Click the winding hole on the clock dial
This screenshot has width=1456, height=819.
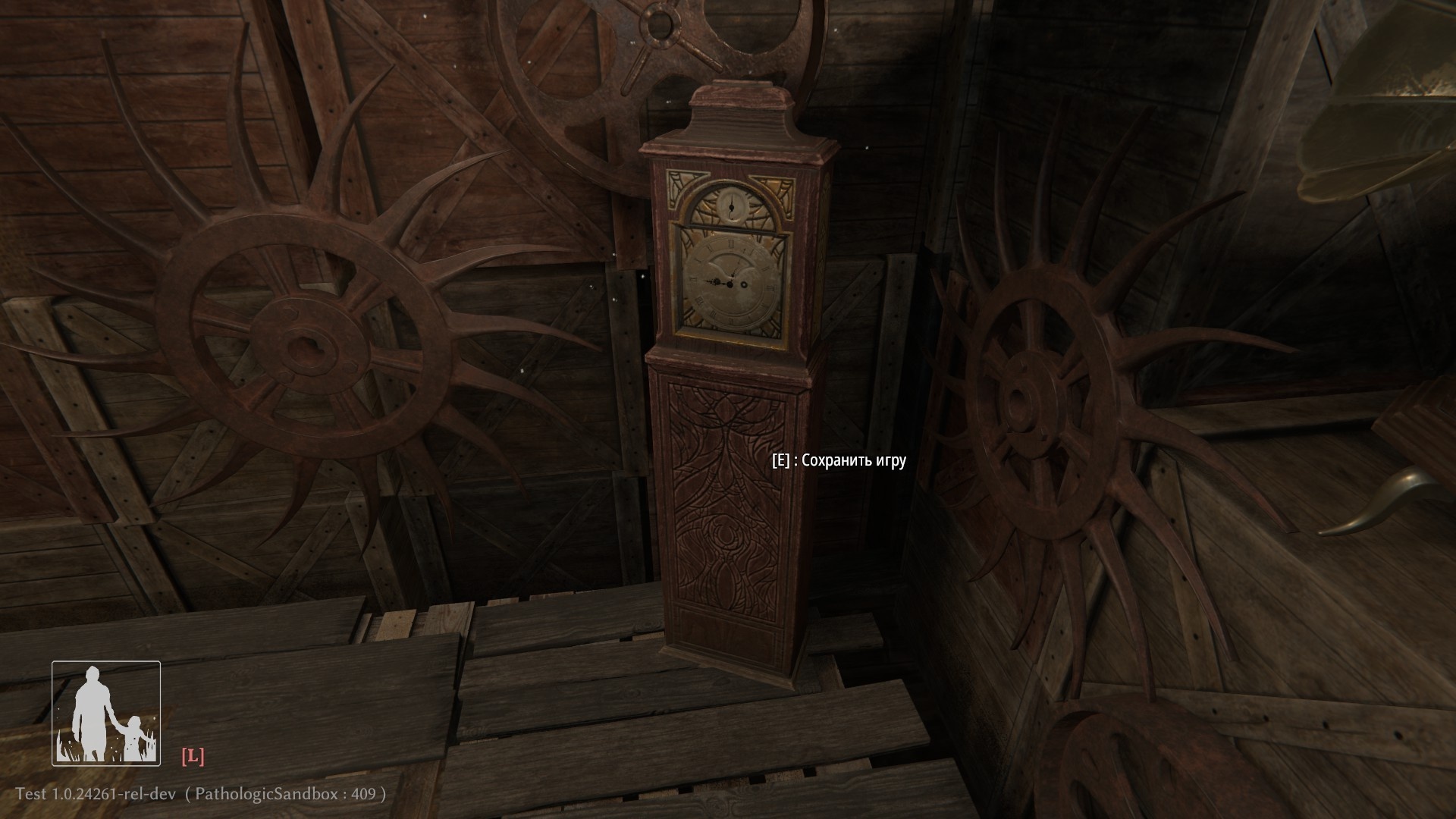[744, 285]
